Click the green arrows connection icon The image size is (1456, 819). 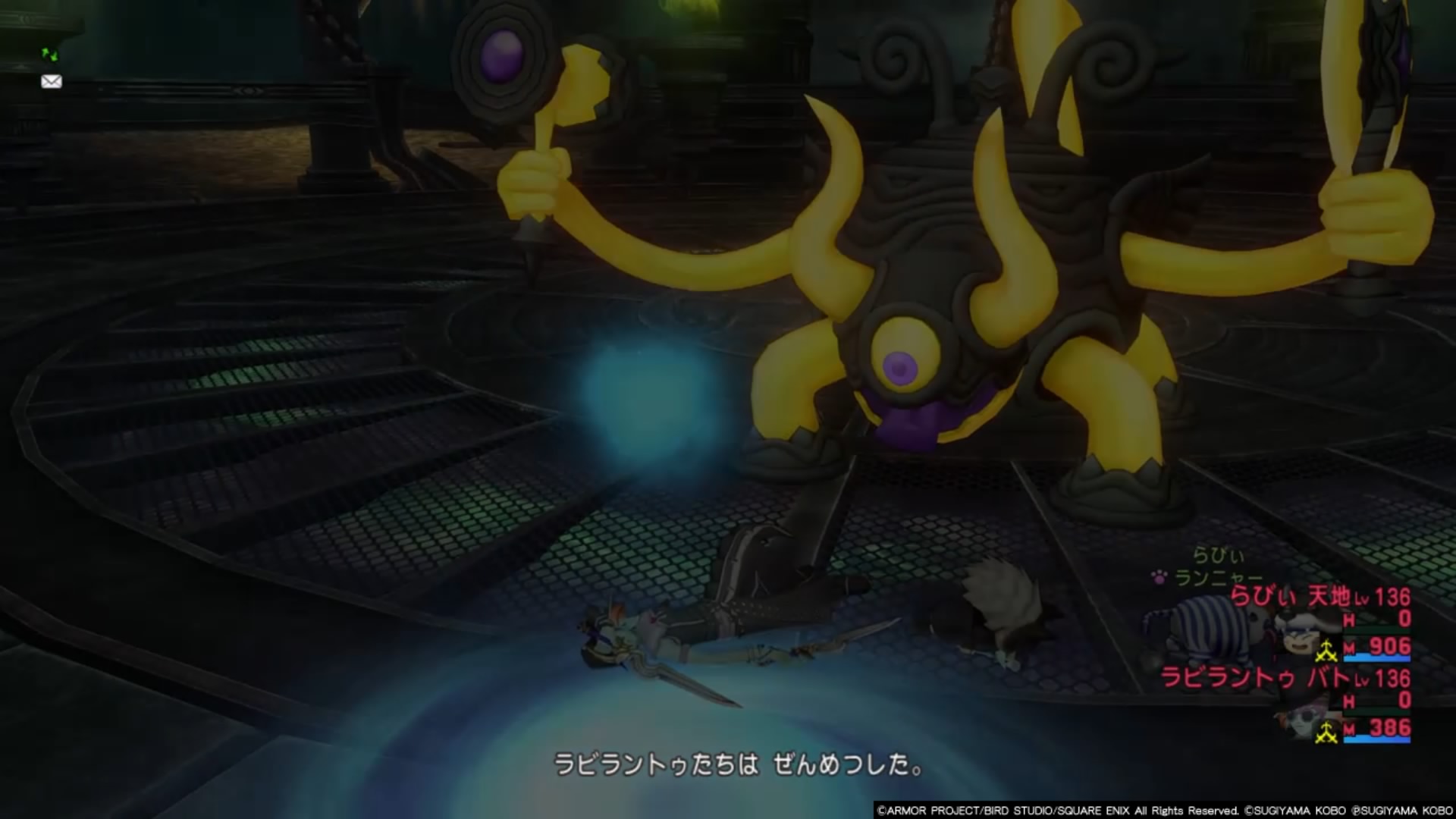[x=50, y=55]
